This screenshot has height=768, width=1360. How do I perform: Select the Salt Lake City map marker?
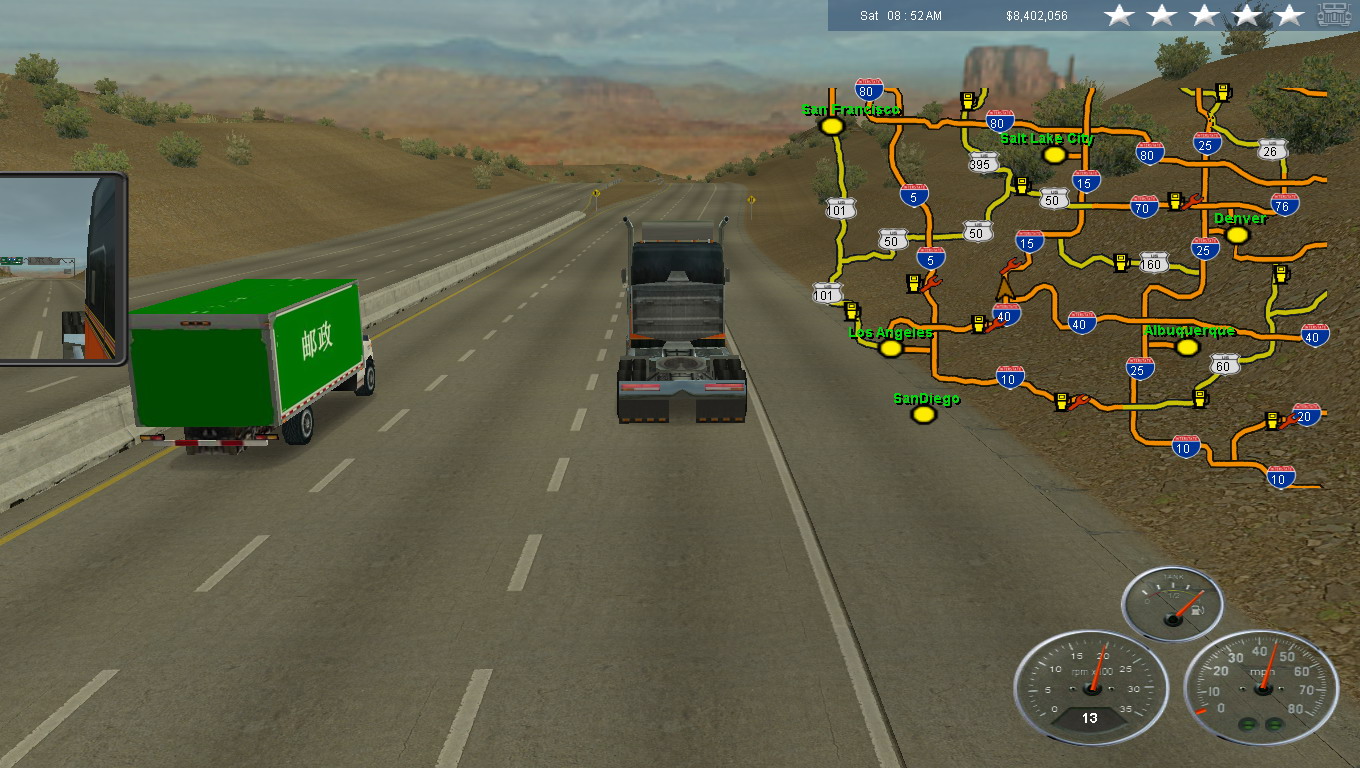coord(1054,154)
